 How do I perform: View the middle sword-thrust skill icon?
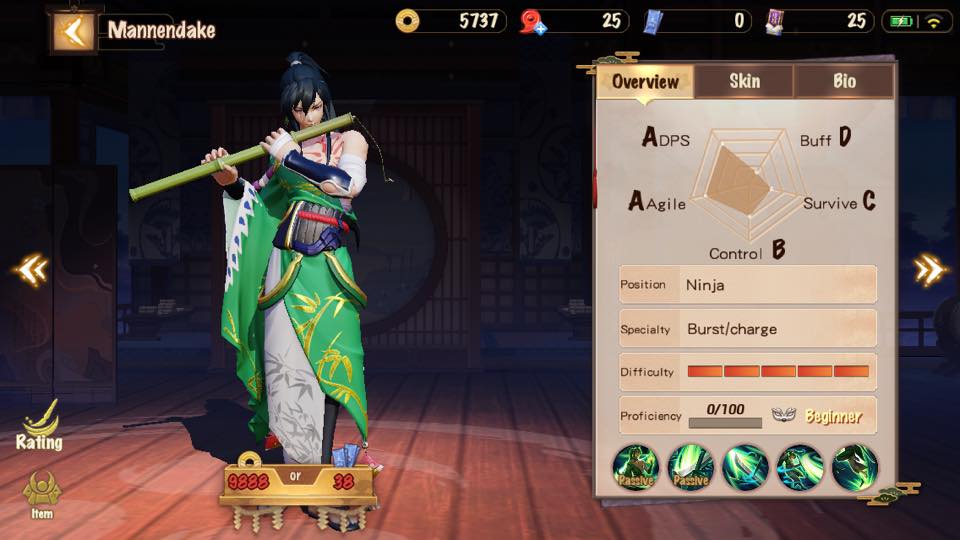point(746,467)
